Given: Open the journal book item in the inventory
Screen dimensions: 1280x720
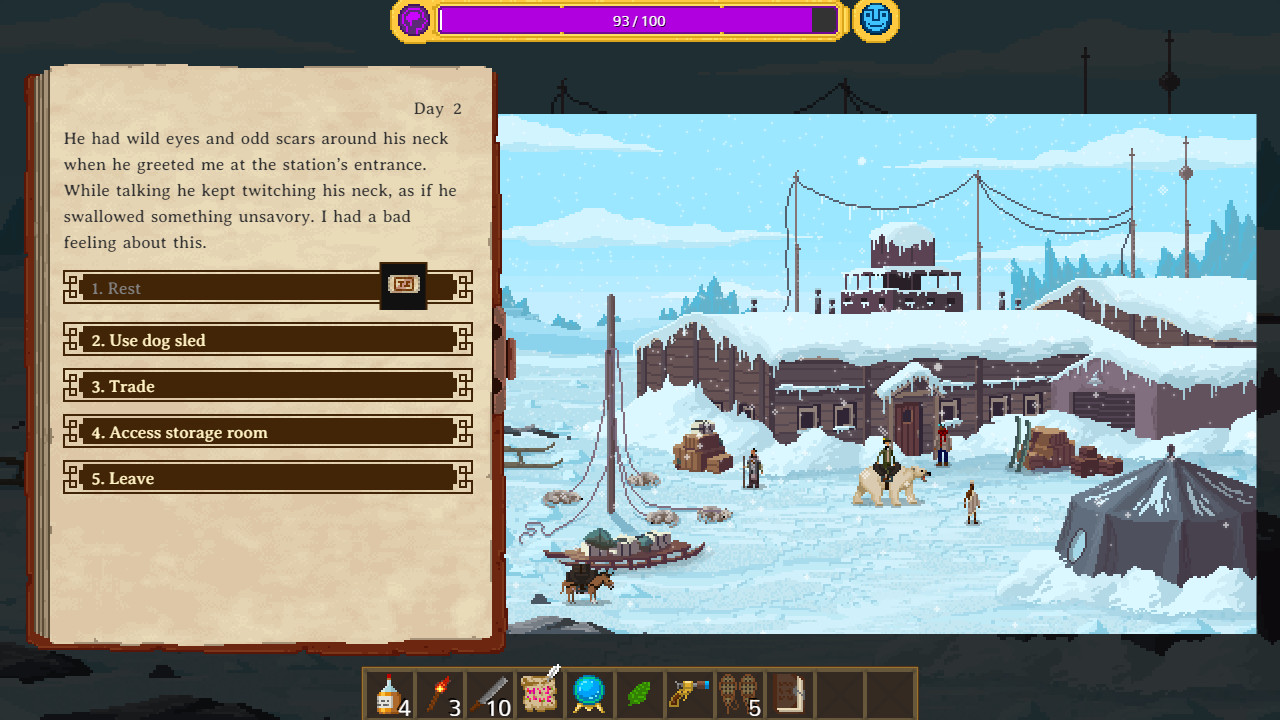Looking at the screenshot, I should pos(788,695).
